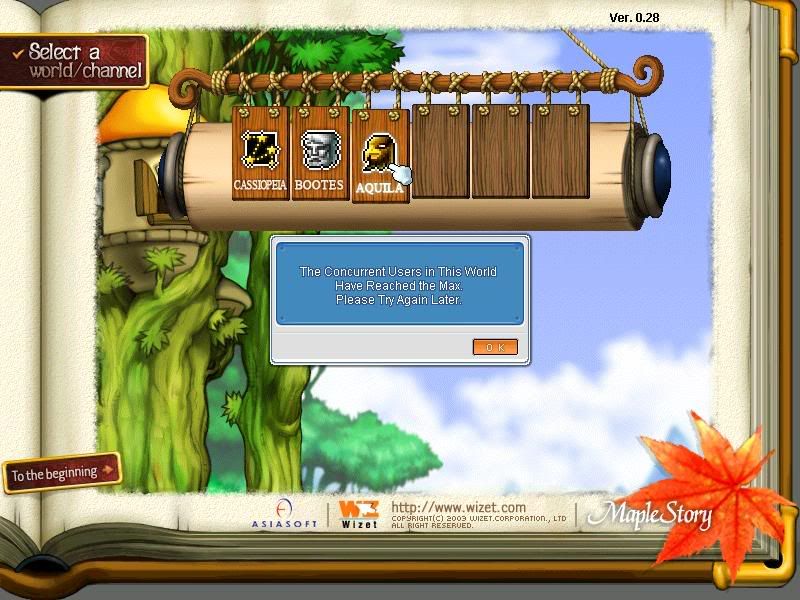
Task: Confirm the dialog with the OK button
Action: 495,347
